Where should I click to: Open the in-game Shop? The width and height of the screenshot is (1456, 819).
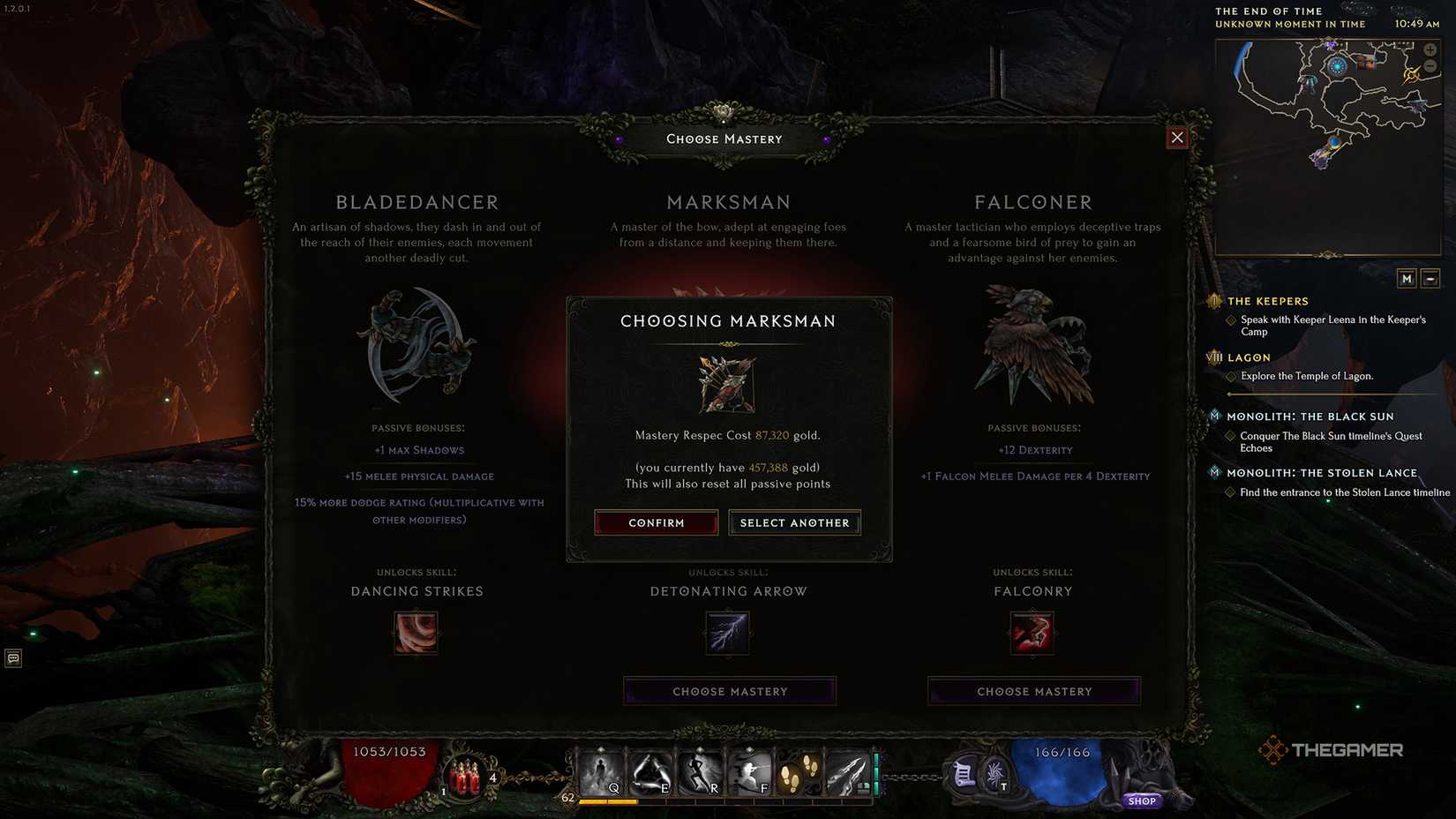tap(1142, 800)
